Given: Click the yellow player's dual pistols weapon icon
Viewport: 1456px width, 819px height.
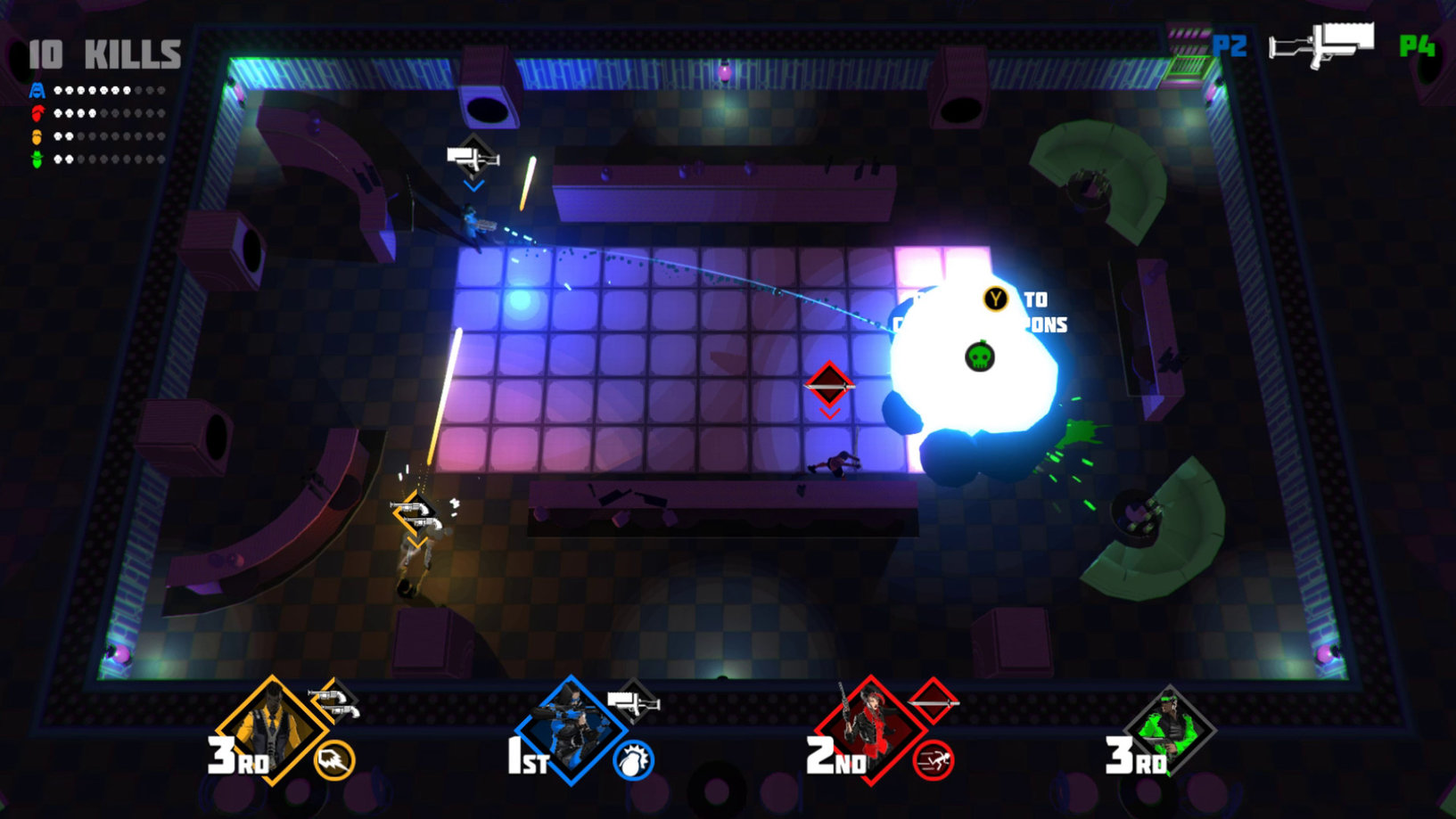Looking at the screenshot, I should pos(334,702).
